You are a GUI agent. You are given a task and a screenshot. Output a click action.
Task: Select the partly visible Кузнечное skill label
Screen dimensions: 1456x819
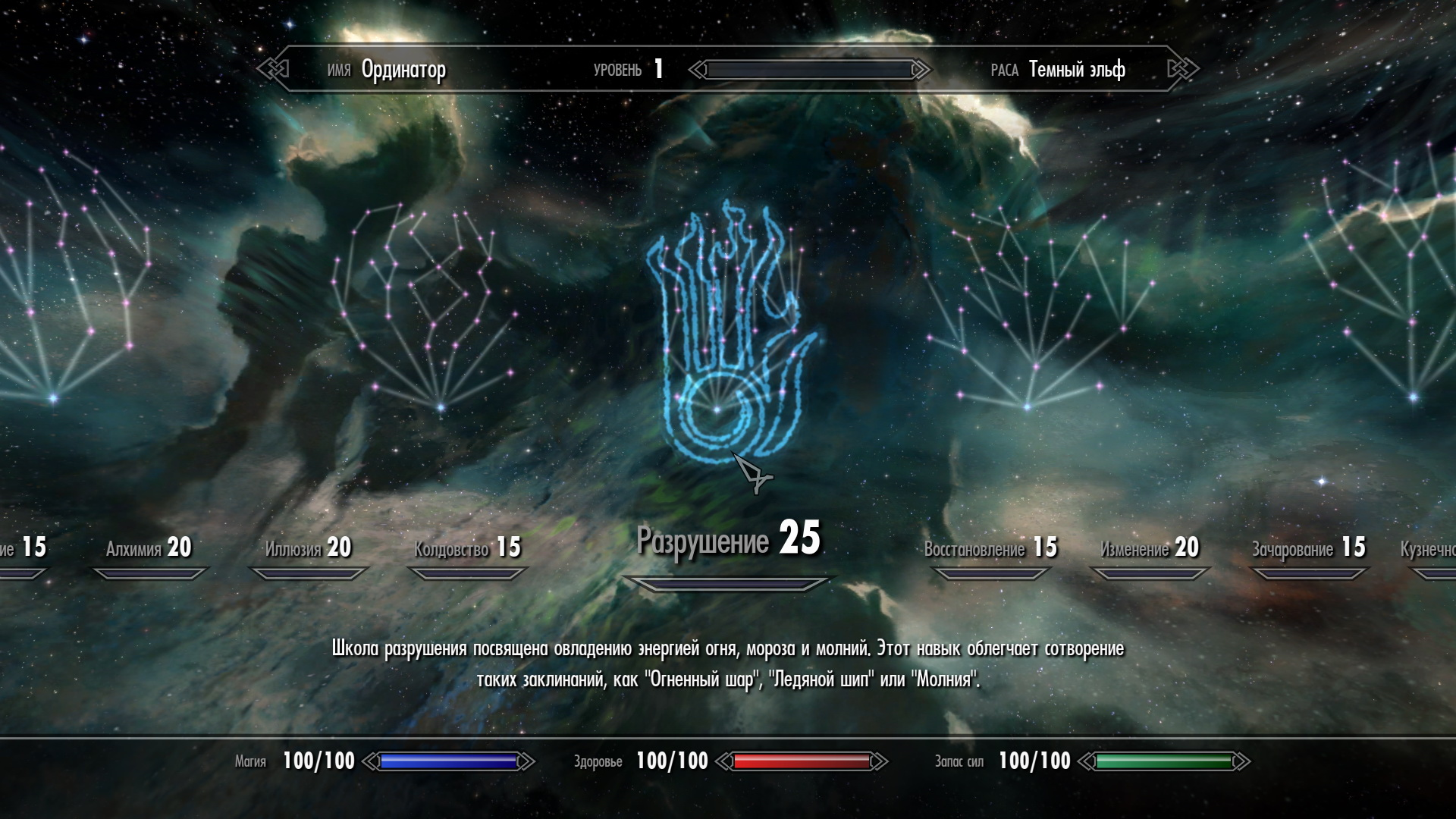(1429, 549)
